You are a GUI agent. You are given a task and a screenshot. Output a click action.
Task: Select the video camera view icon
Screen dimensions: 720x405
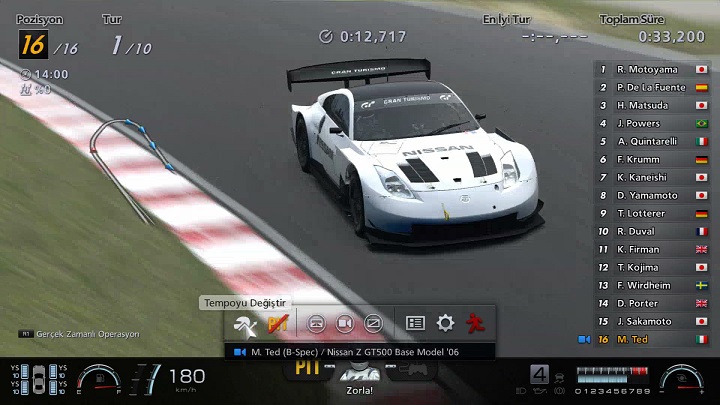pos(344,324)
